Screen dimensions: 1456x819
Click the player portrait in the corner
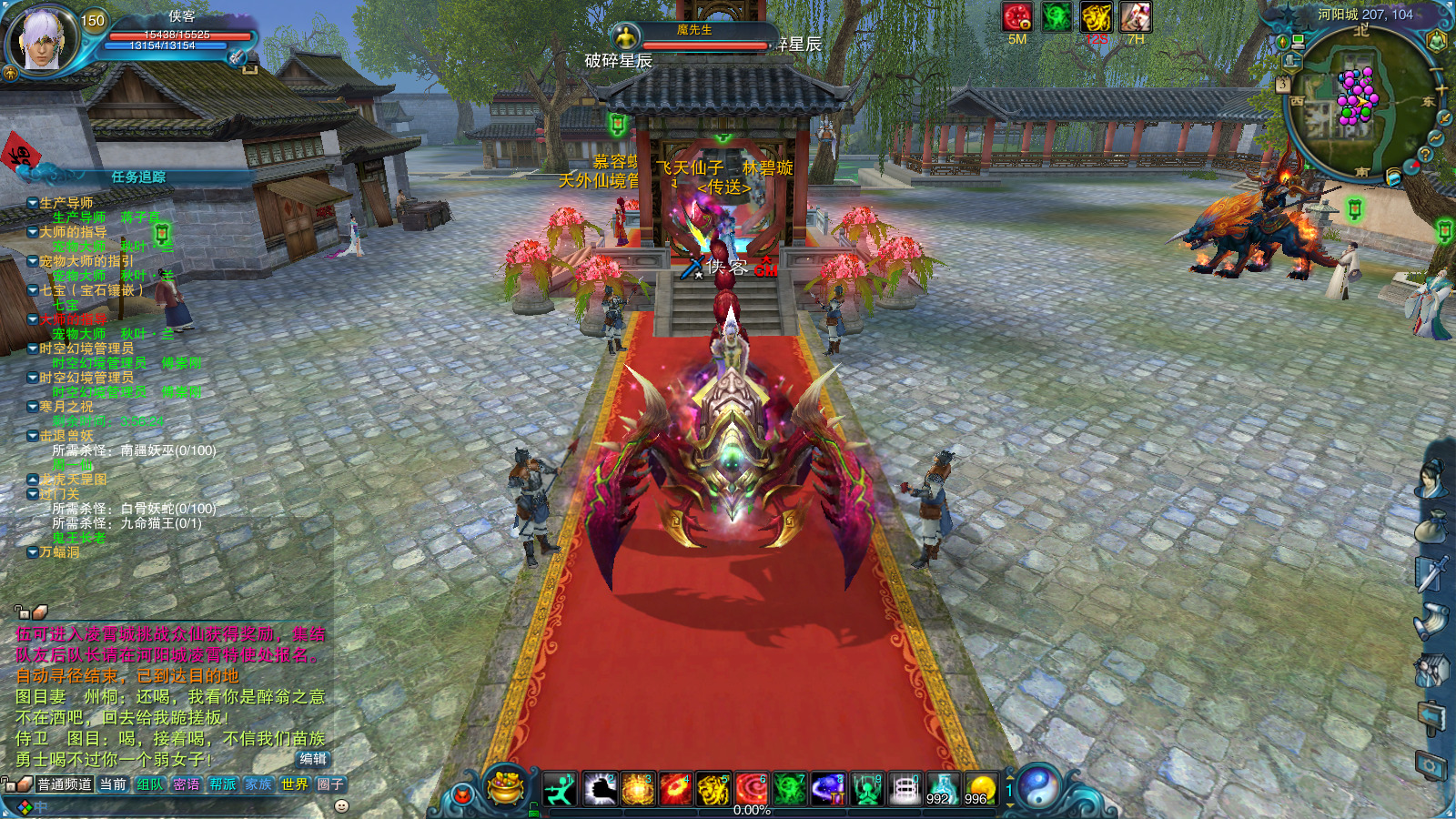(x=42, y=39)
